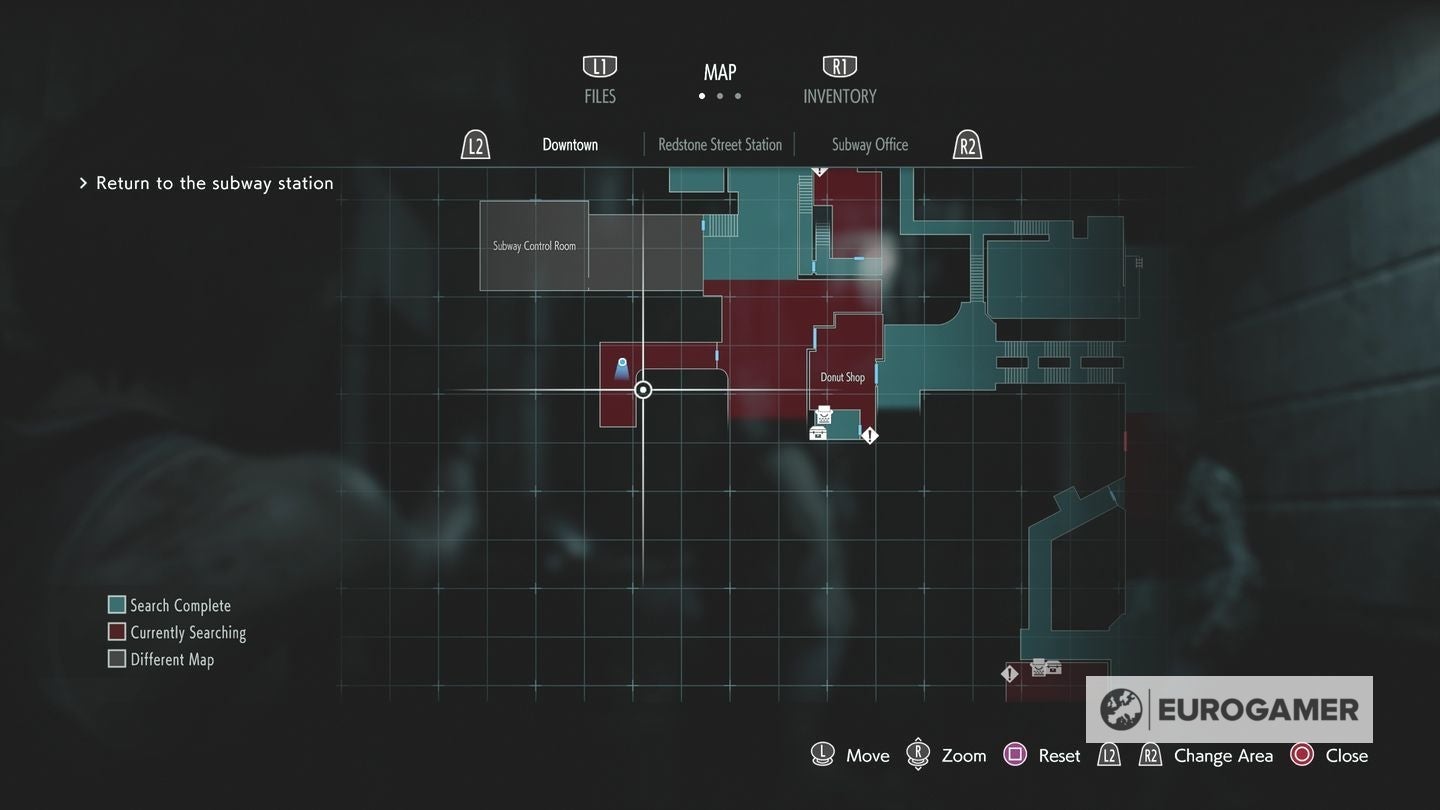Click the middle page indicator dot under MAP
1440x810 pixels.
(x=719, y=96)
